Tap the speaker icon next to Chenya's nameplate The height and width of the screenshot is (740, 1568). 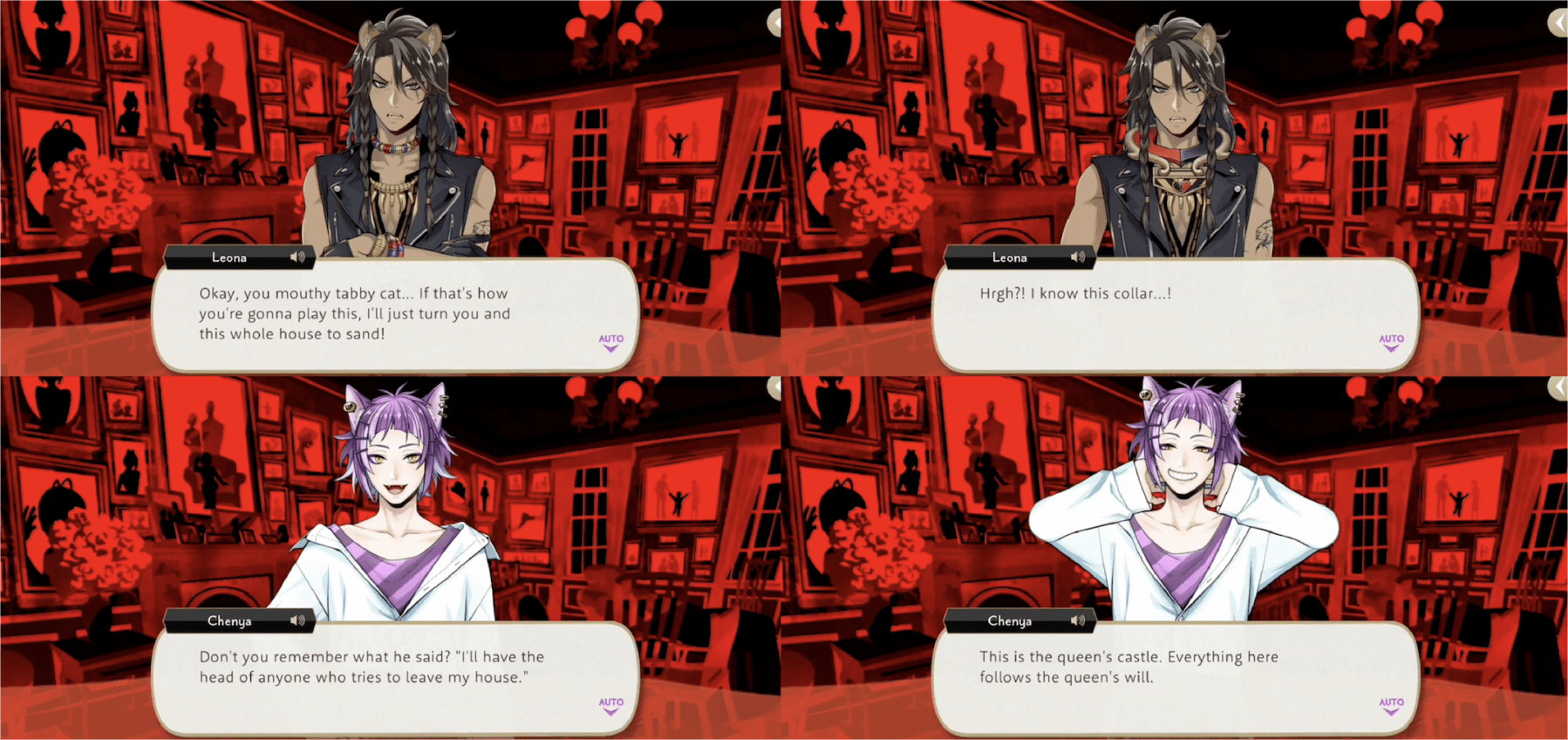[x=297, y=620]
